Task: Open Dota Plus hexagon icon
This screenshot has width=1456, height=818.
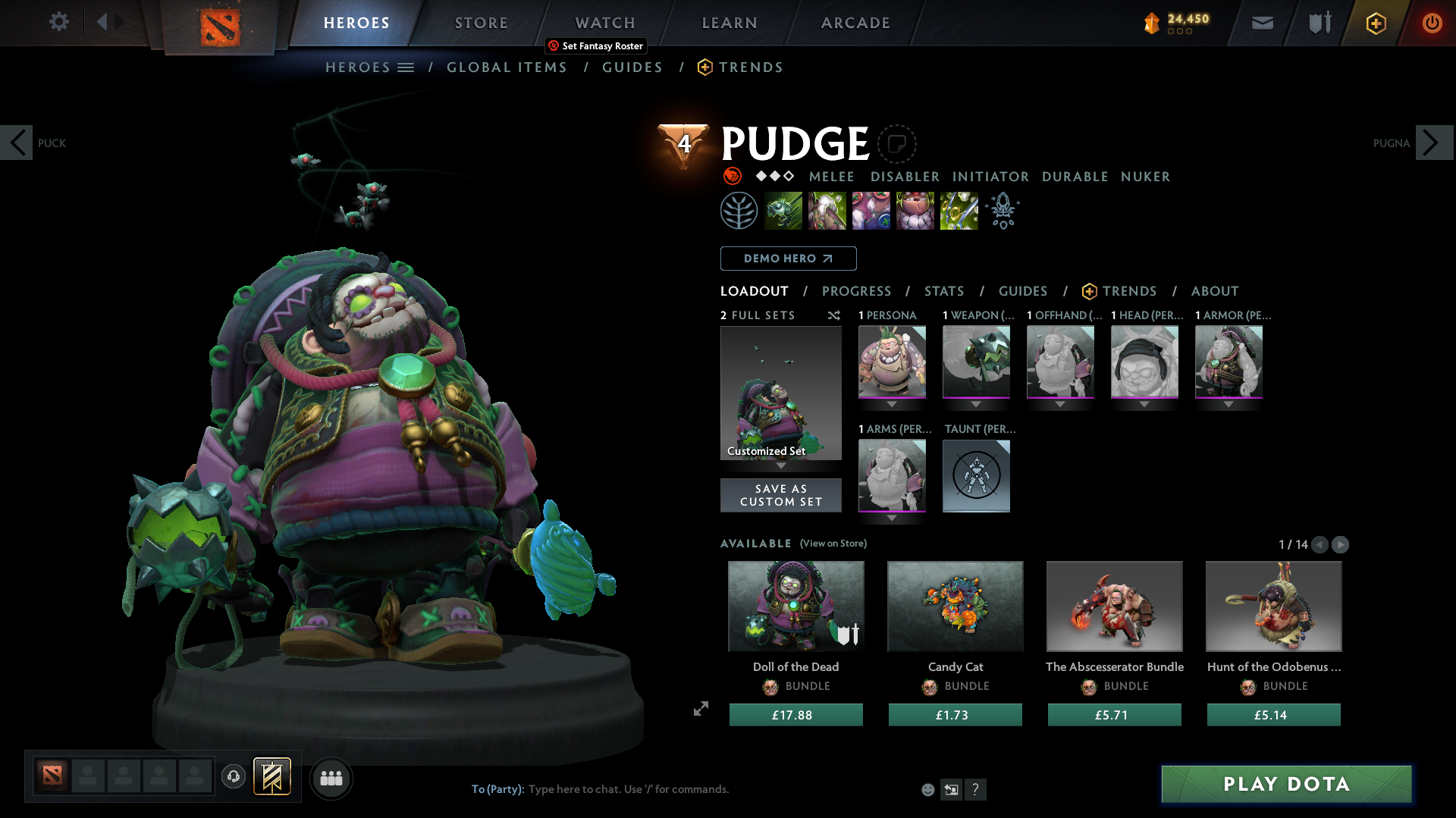Action: click(1375, 23)
